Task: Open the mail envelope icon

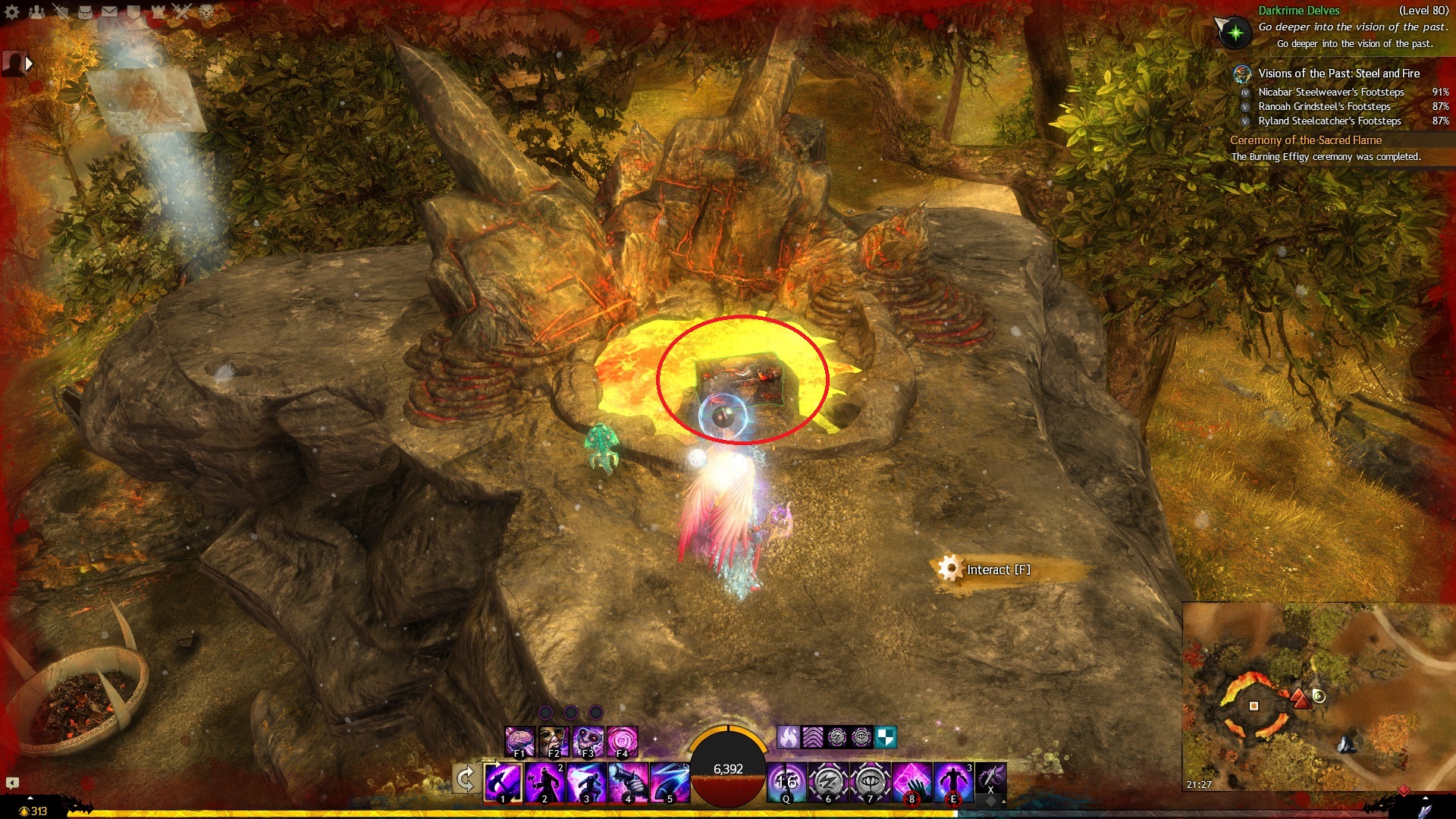Action: click(109, 11)
